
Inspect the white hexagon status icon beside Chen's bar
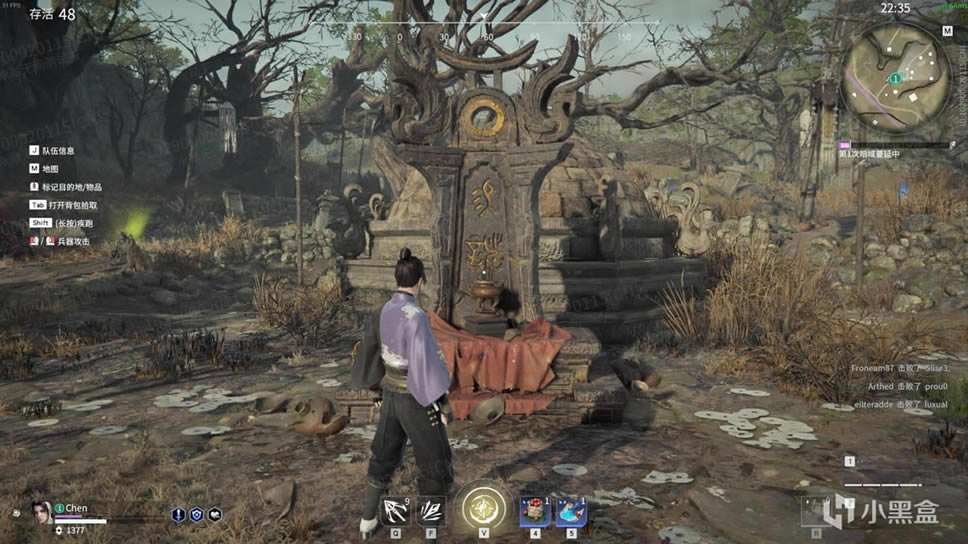[214, 515]
